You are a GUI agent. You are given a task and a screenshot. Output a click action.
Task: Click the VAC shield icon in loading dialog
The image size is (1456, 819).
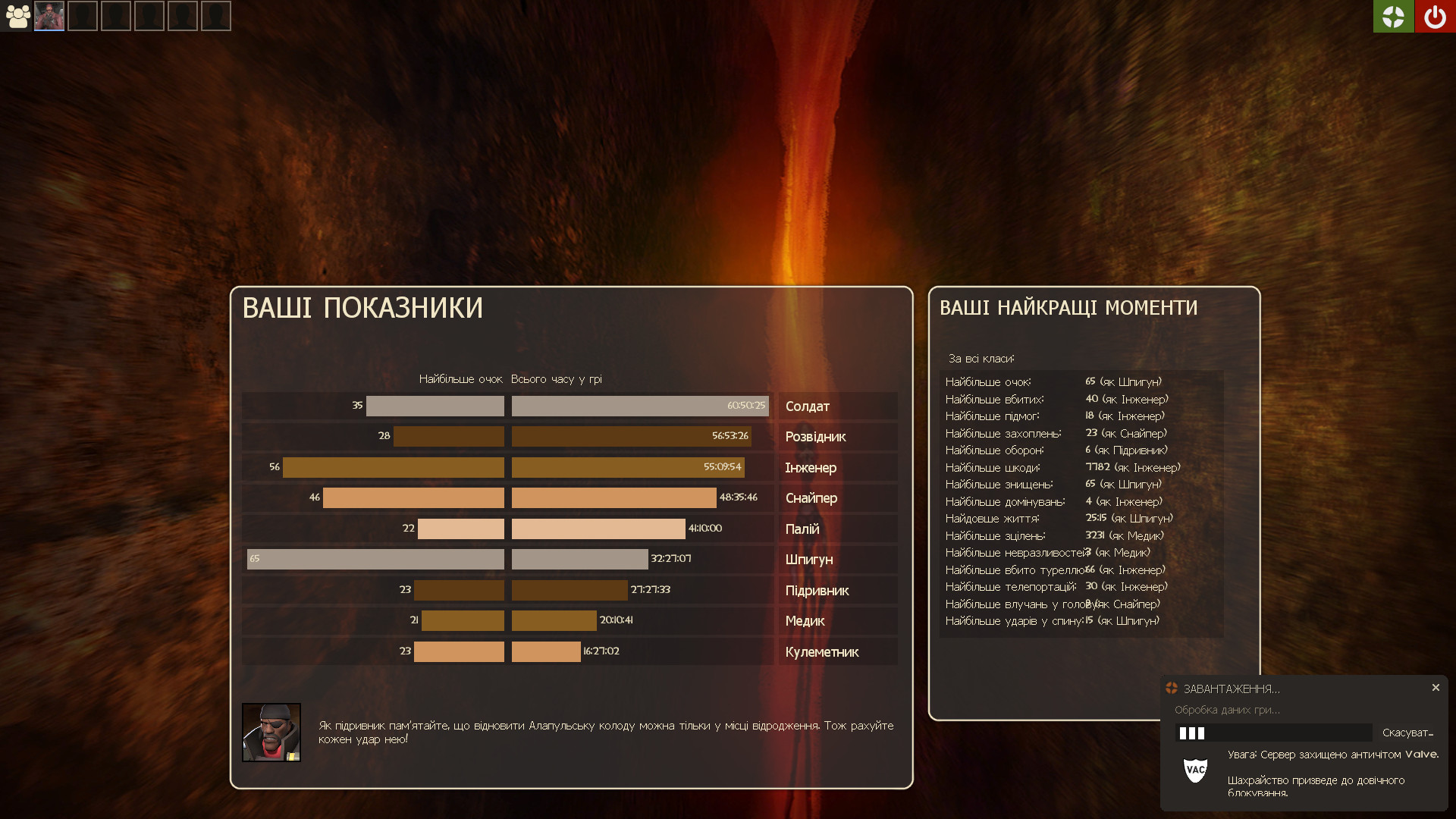[1197, 771]
